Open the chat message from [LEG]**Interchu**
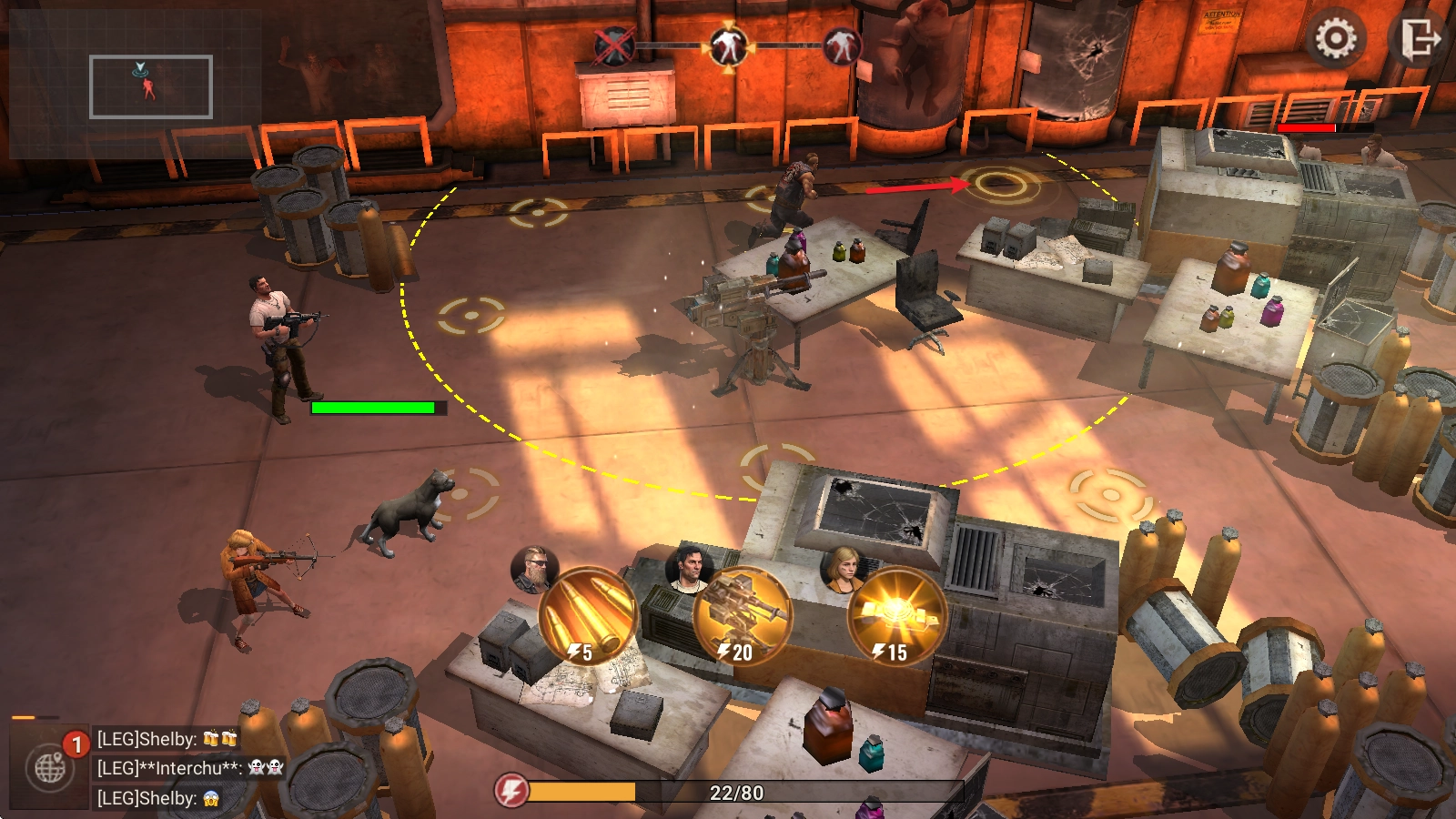 (191, 768)
